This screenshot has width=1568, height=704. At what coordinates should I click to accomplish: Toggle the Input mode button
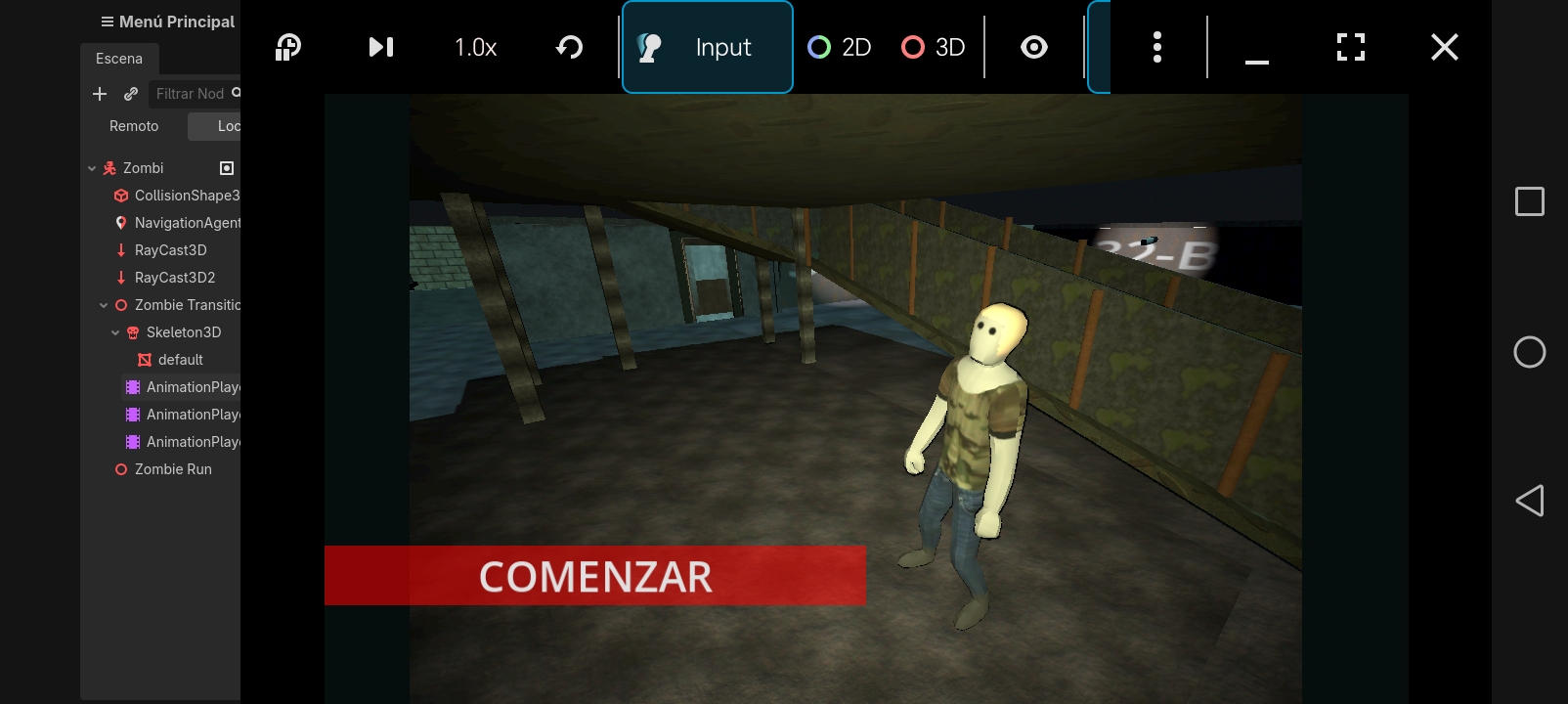[707, 47]
